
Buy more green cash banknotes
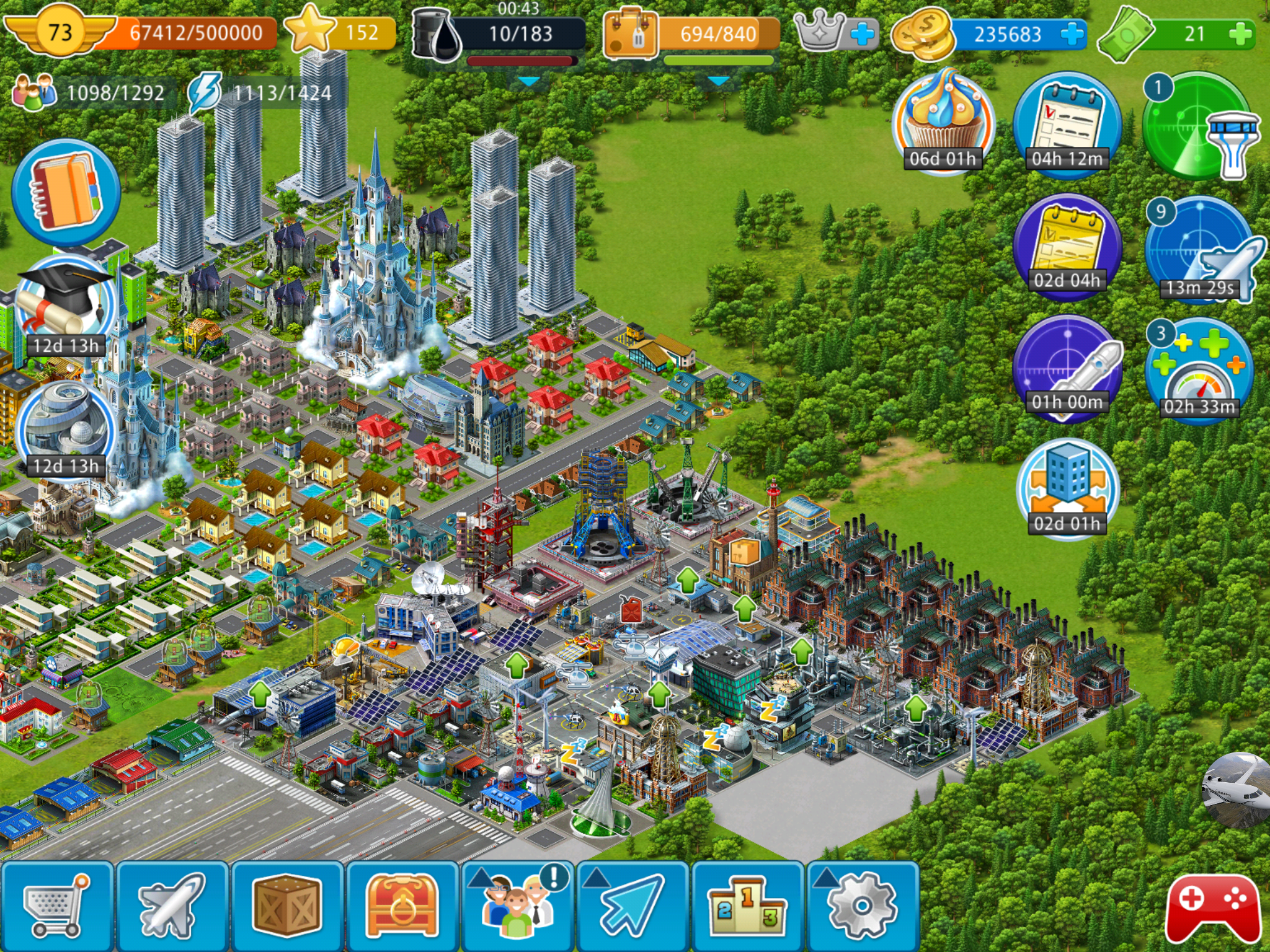point(1240,34)
